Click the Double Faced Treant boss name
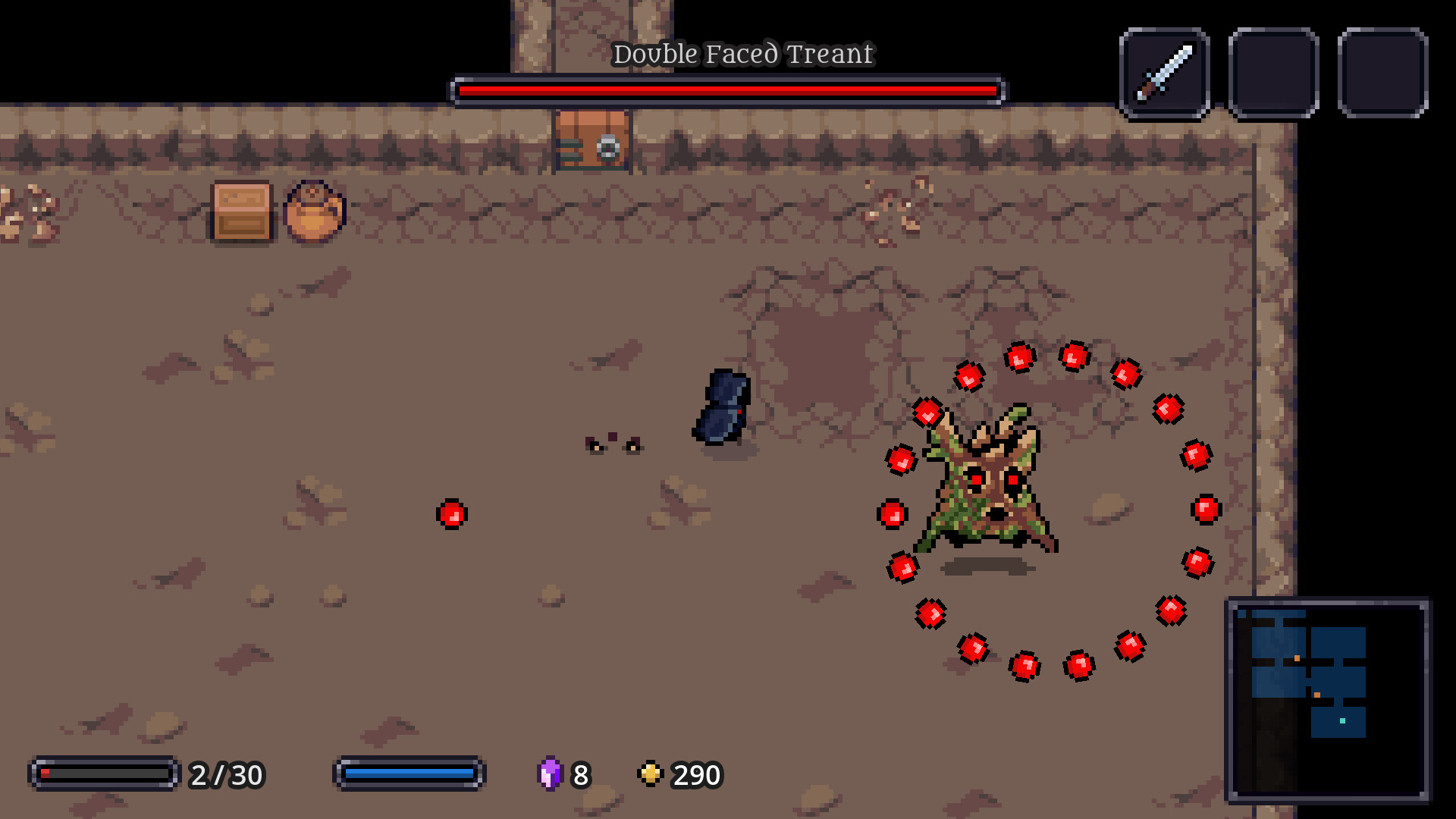 coord(744,54)
